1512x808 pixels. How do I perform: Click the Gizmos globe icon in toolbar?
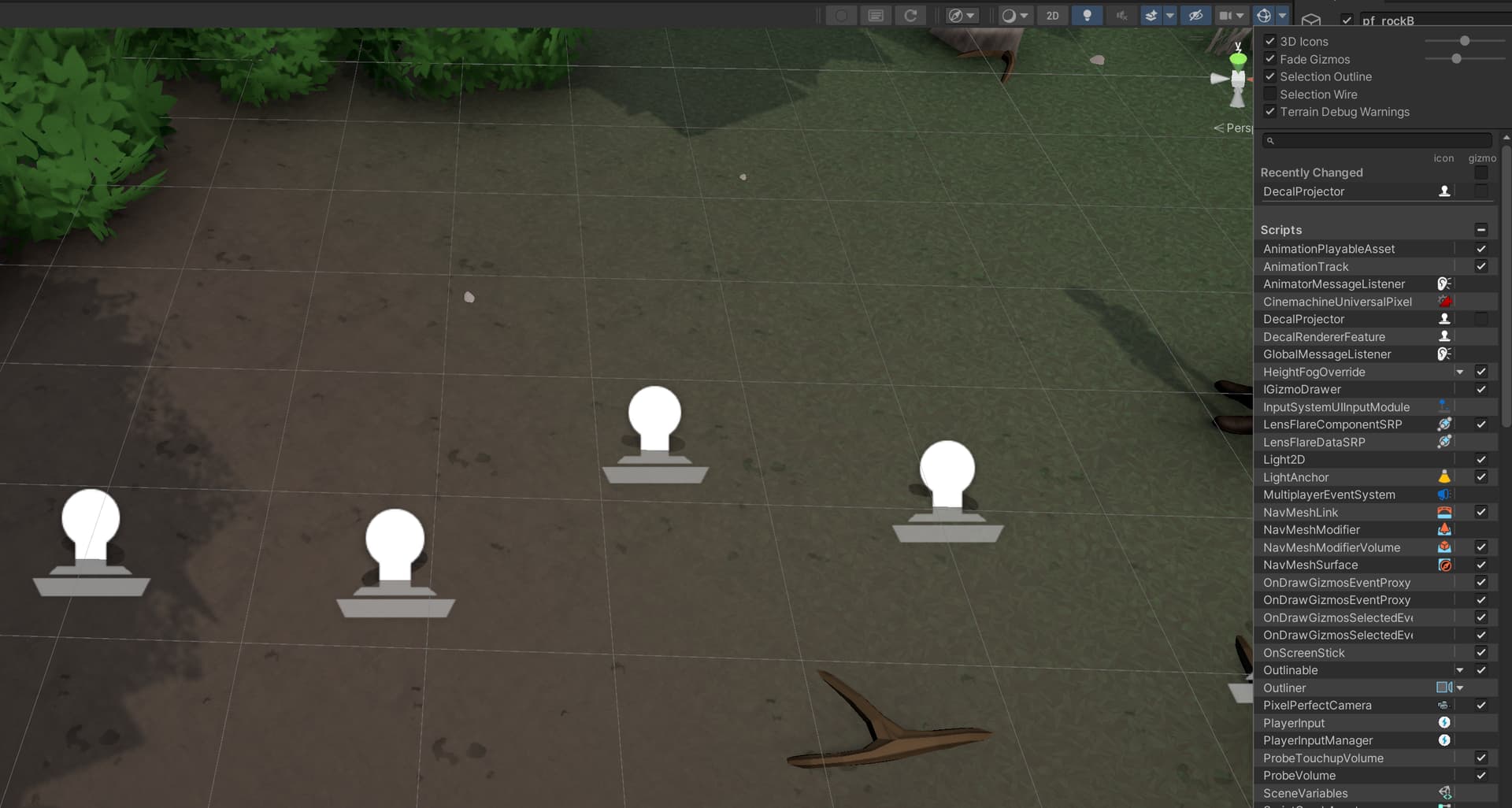tap(1263, 15)
